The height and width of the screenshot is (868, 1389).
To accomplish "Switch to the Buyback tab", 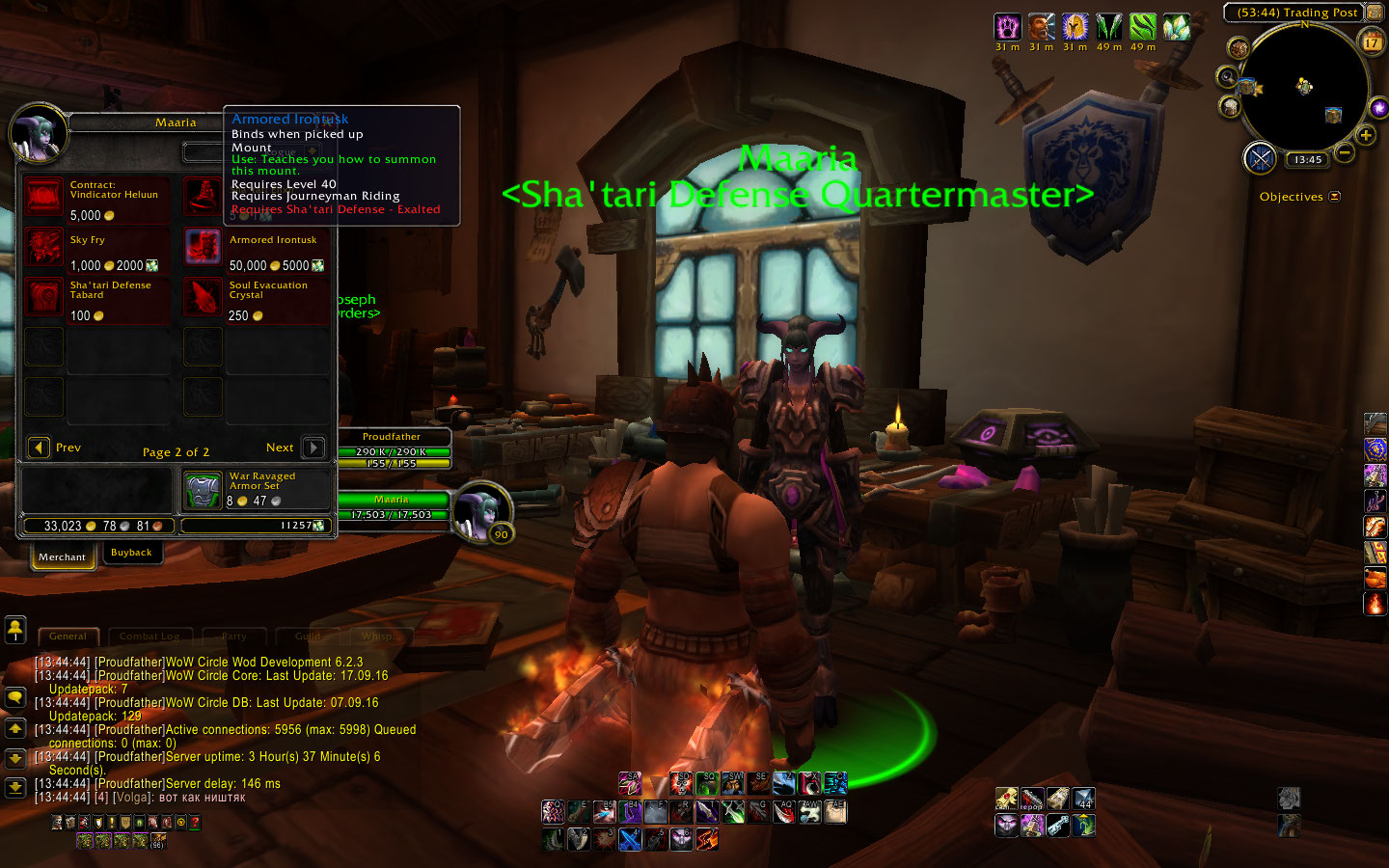I will click(x=131, y=553).
